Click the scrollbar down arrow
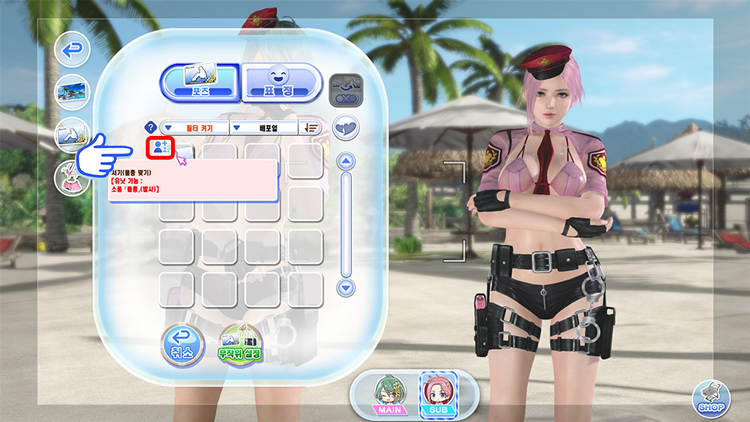 pos(347,287)
